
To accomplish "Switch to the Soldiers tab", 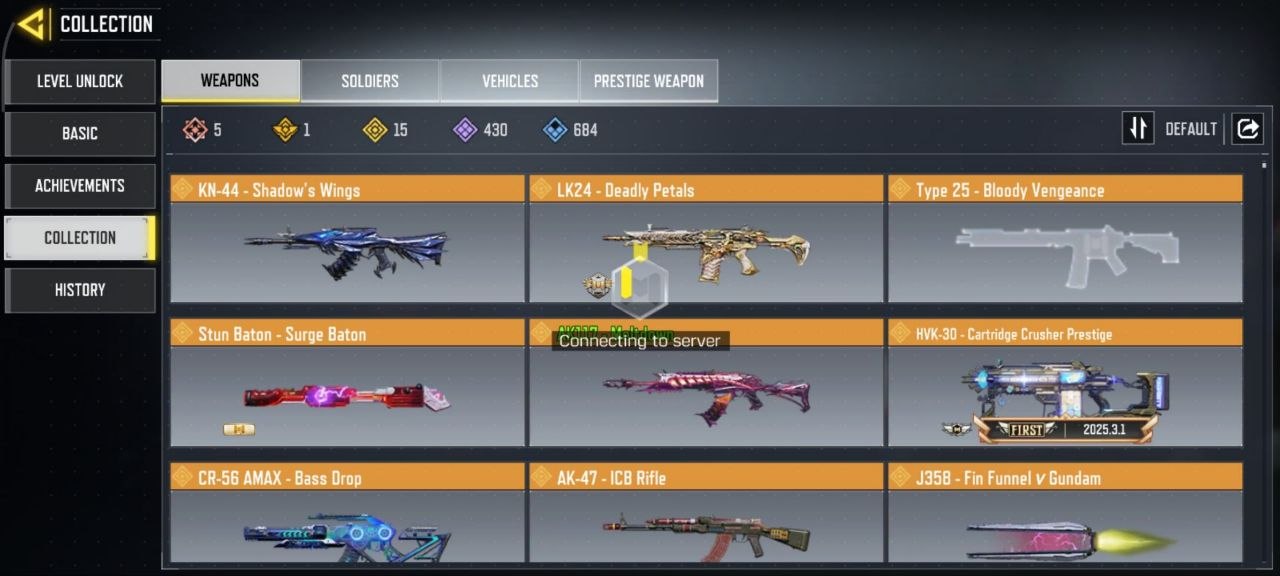I will pos(370,81).
